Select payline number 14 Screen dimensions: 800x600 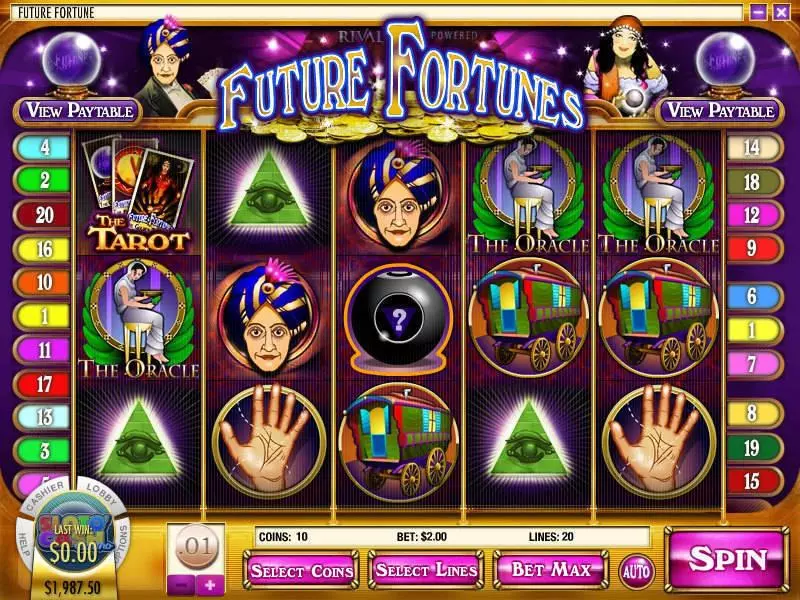[x=754, y=148]
